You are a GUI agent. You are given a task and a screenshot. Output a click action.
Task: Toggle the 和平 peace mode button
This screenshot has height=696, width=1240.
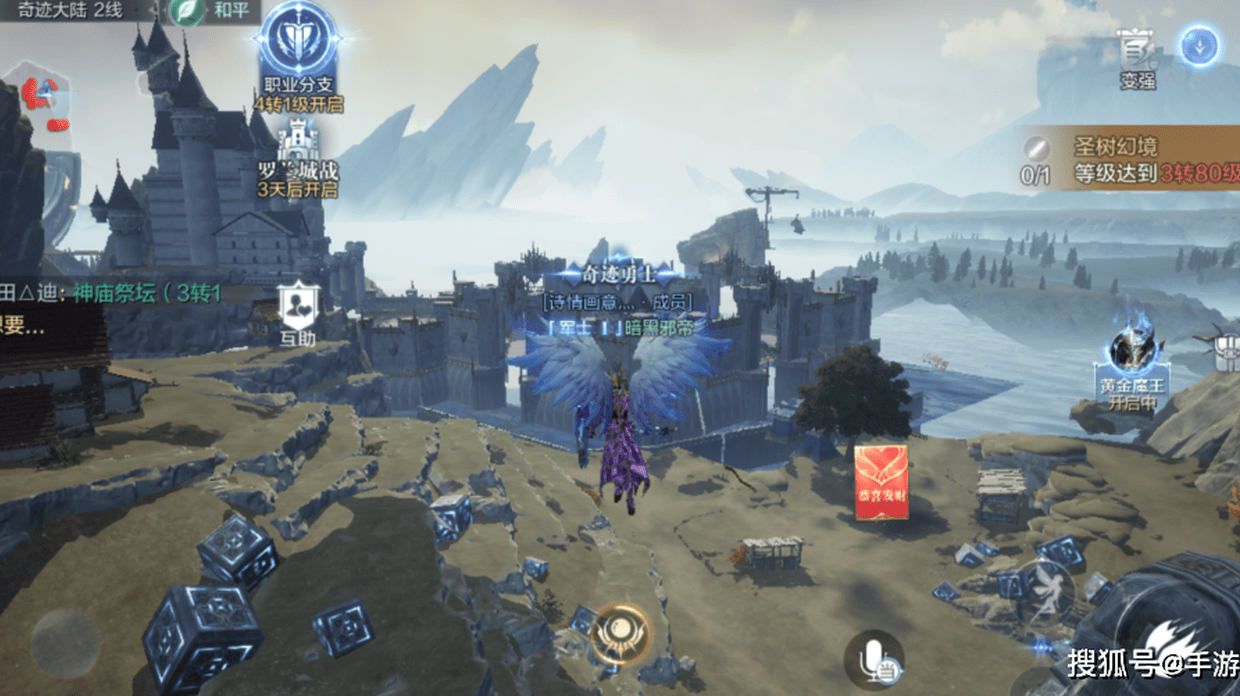(214, 13)
